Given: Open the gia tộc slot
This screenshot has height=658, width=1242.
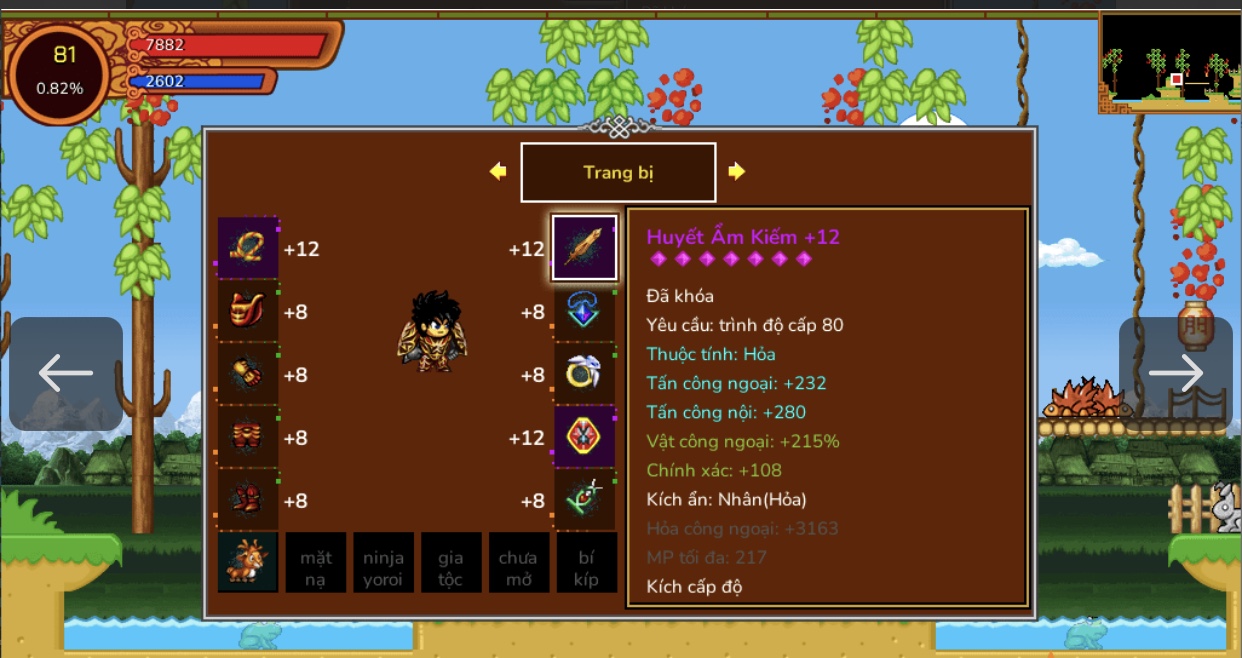Looking at the screenshot, I should (451, 563).
